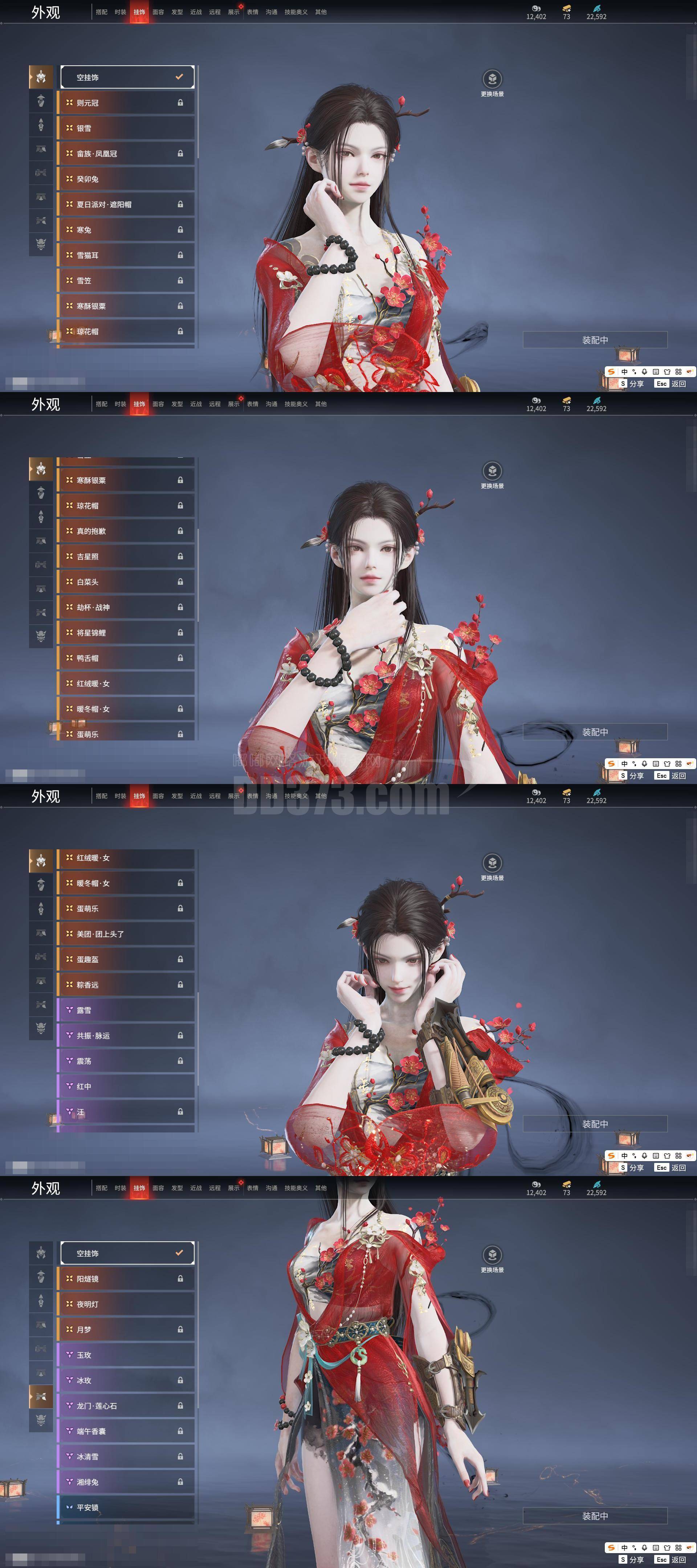The width and height of the screenshot is (697, 1568).
Task: Select the helmet category icon in left sidebar
Action: (41, 77)
